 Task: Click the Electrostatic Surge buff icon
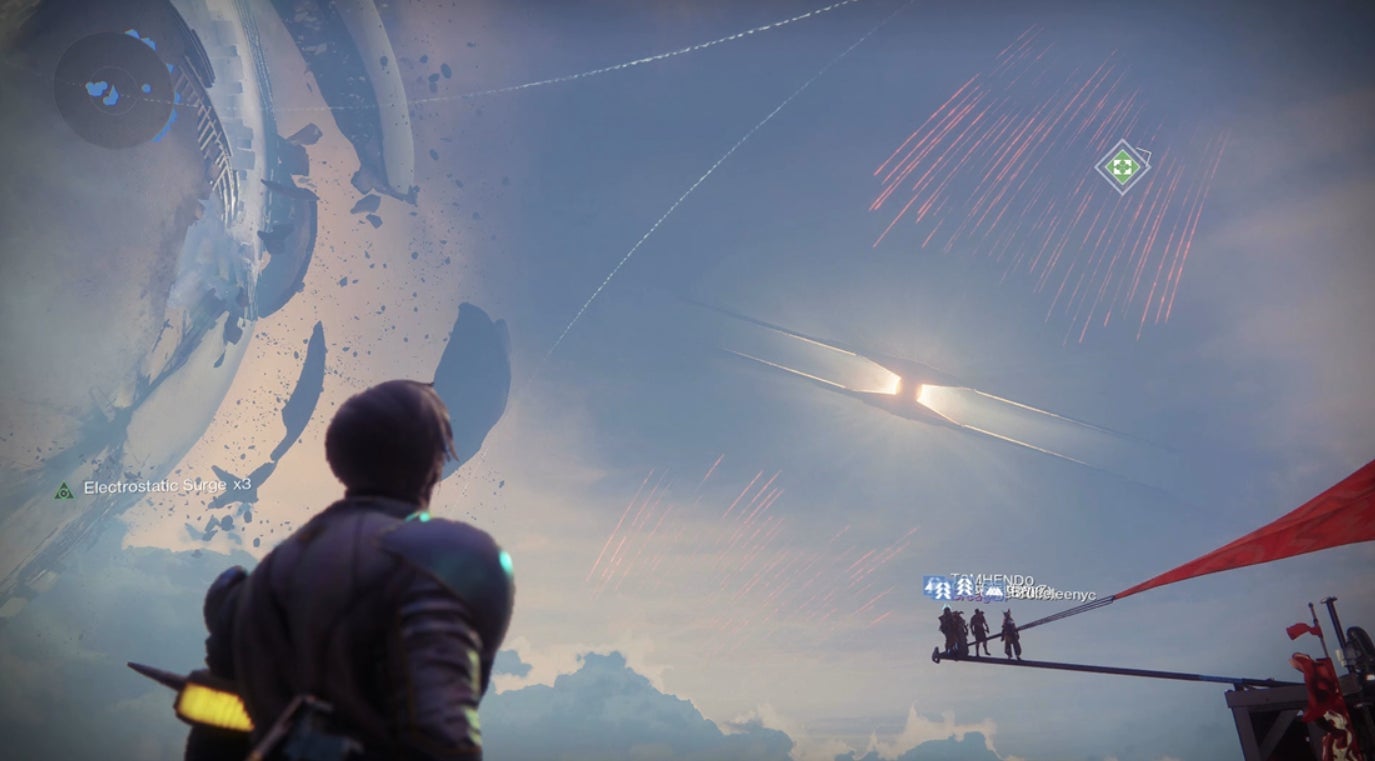click(x=65, y=490)
